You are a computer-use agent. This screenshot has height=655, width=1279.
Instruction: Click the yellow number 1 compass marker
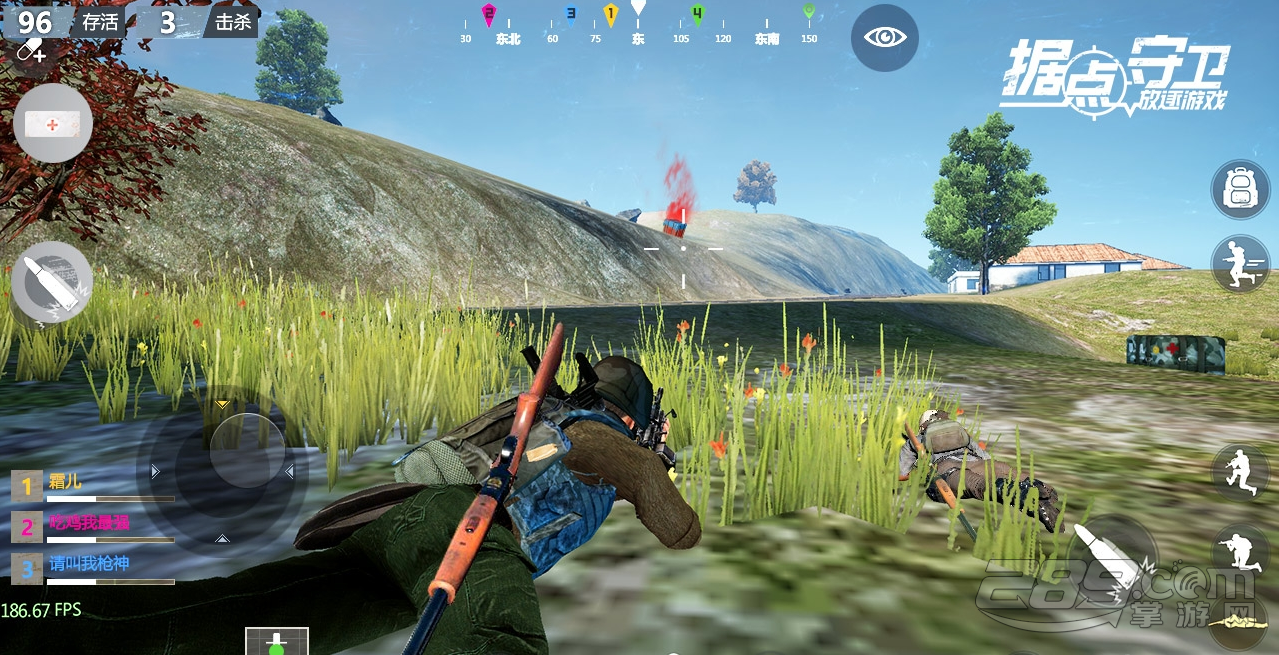pos(611,14)
